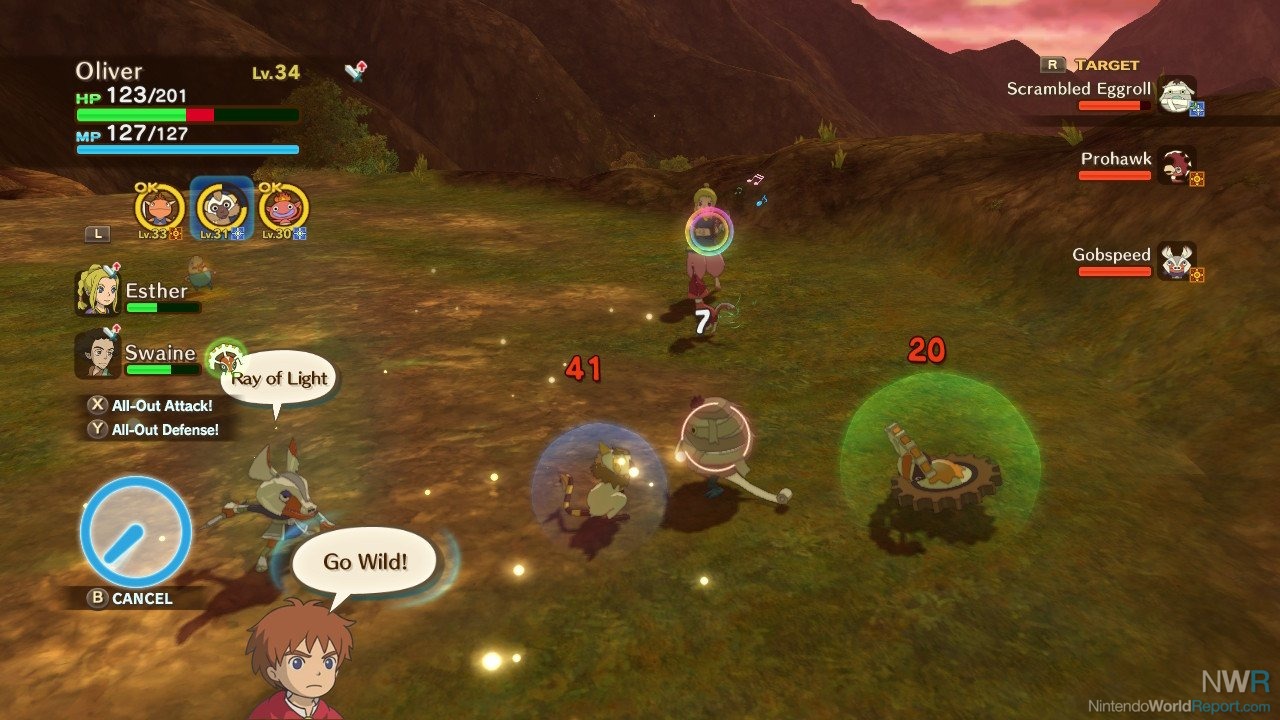Click the blue element badge on Gobspeed
1280x720 pixels.
coord(1197,275)
